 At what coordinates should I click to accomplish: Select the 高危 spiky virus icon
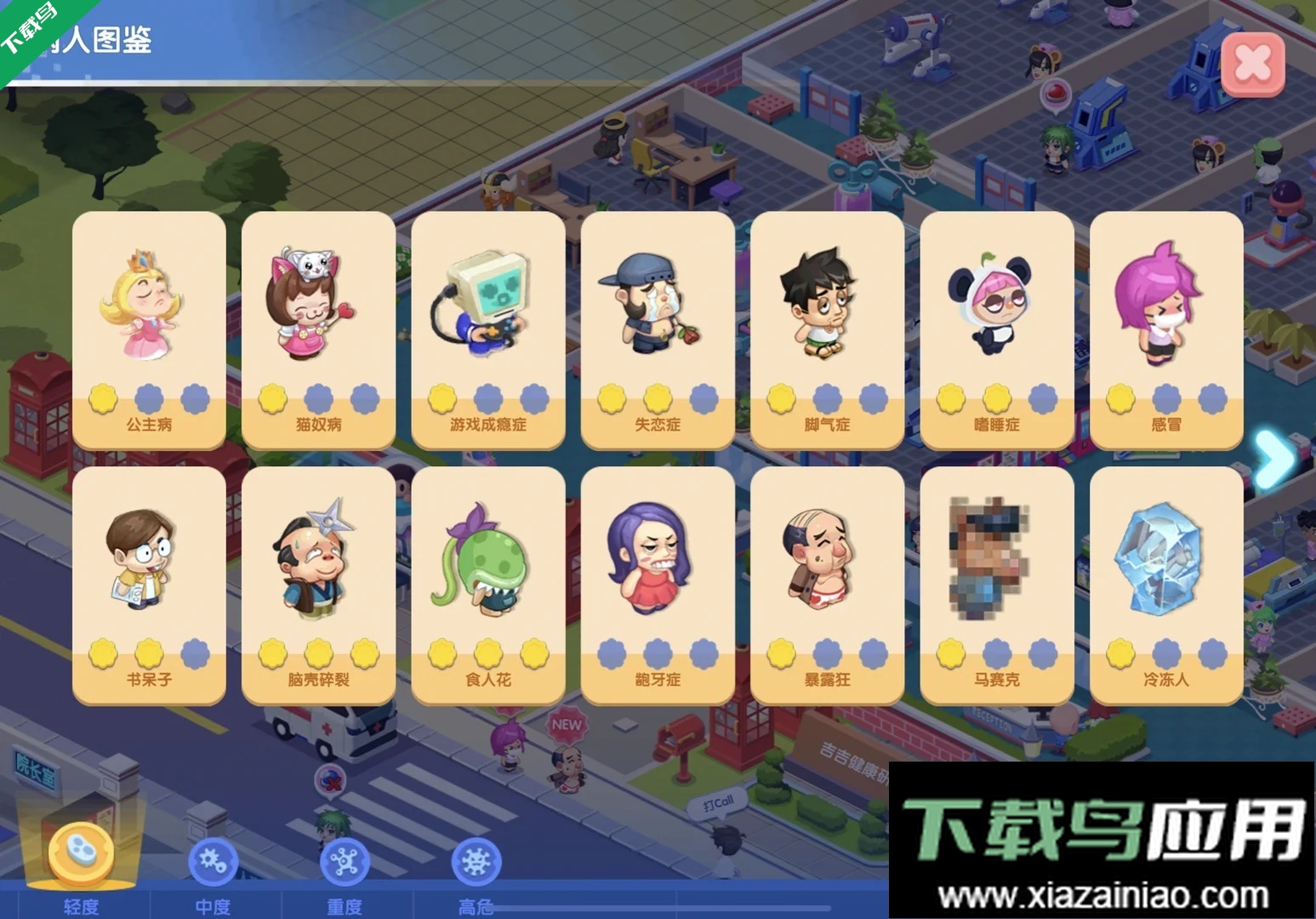click(476, 861)
